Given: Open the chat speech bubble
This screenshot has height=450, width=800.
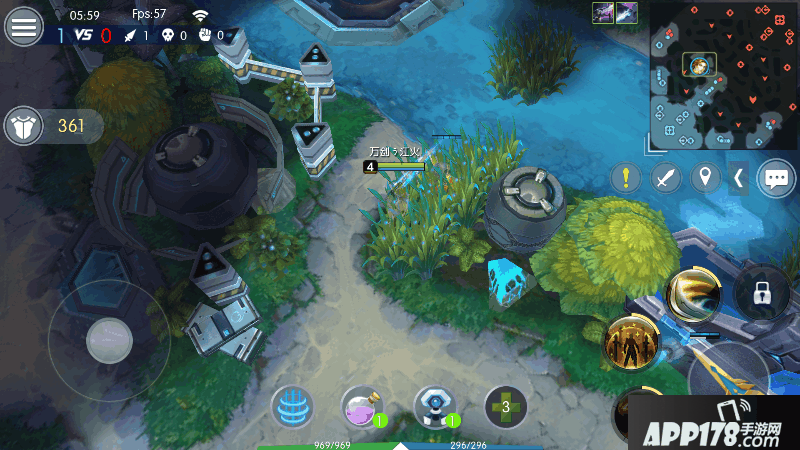Looking at the screenshot, I should [776, 178].
